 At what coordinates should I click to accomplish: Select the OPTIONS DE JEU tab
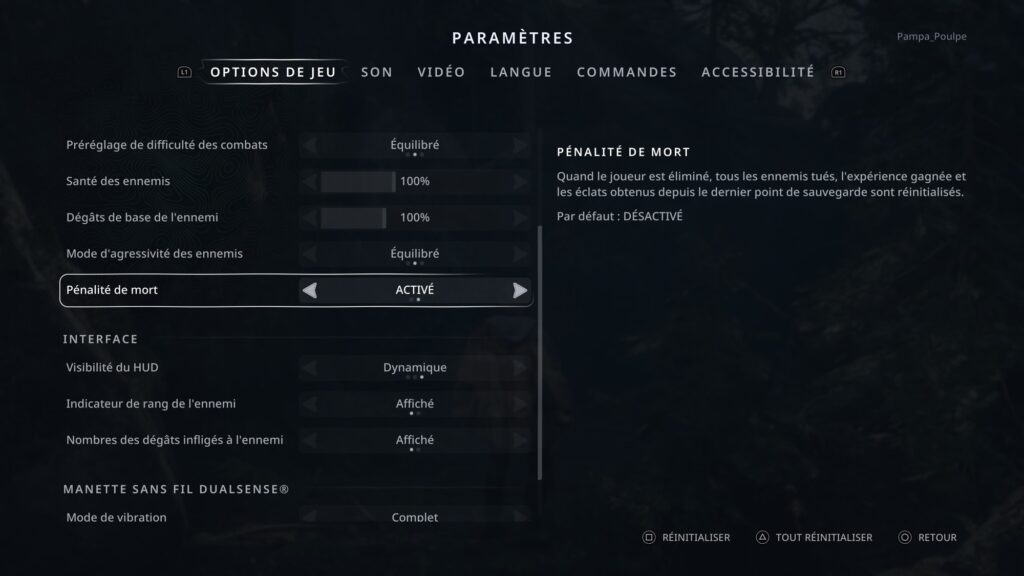click(x=273, y=72)
